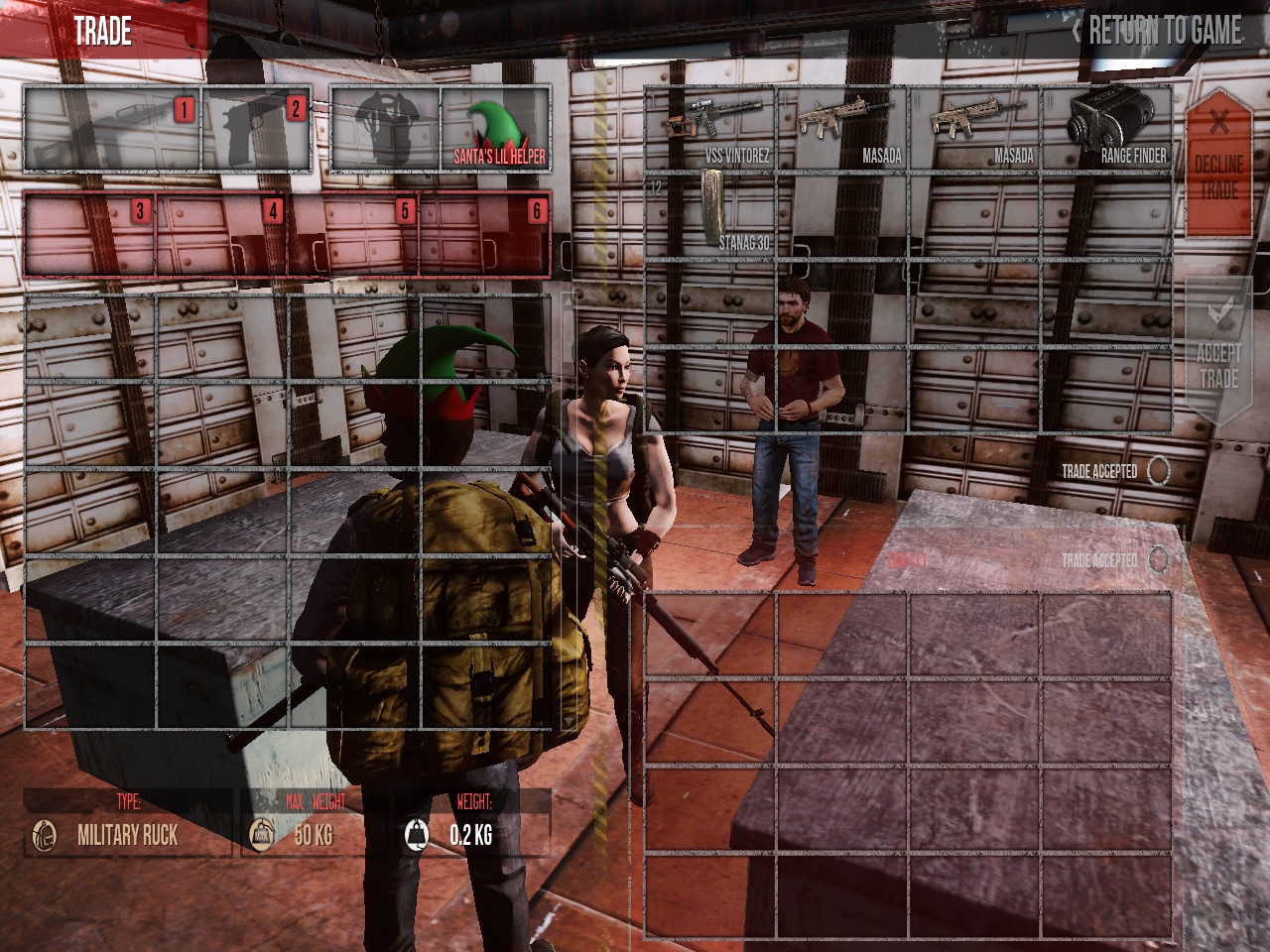The image size is (1270, 952).
Task: Open the body armor vest slot
Action: (385, 130)
